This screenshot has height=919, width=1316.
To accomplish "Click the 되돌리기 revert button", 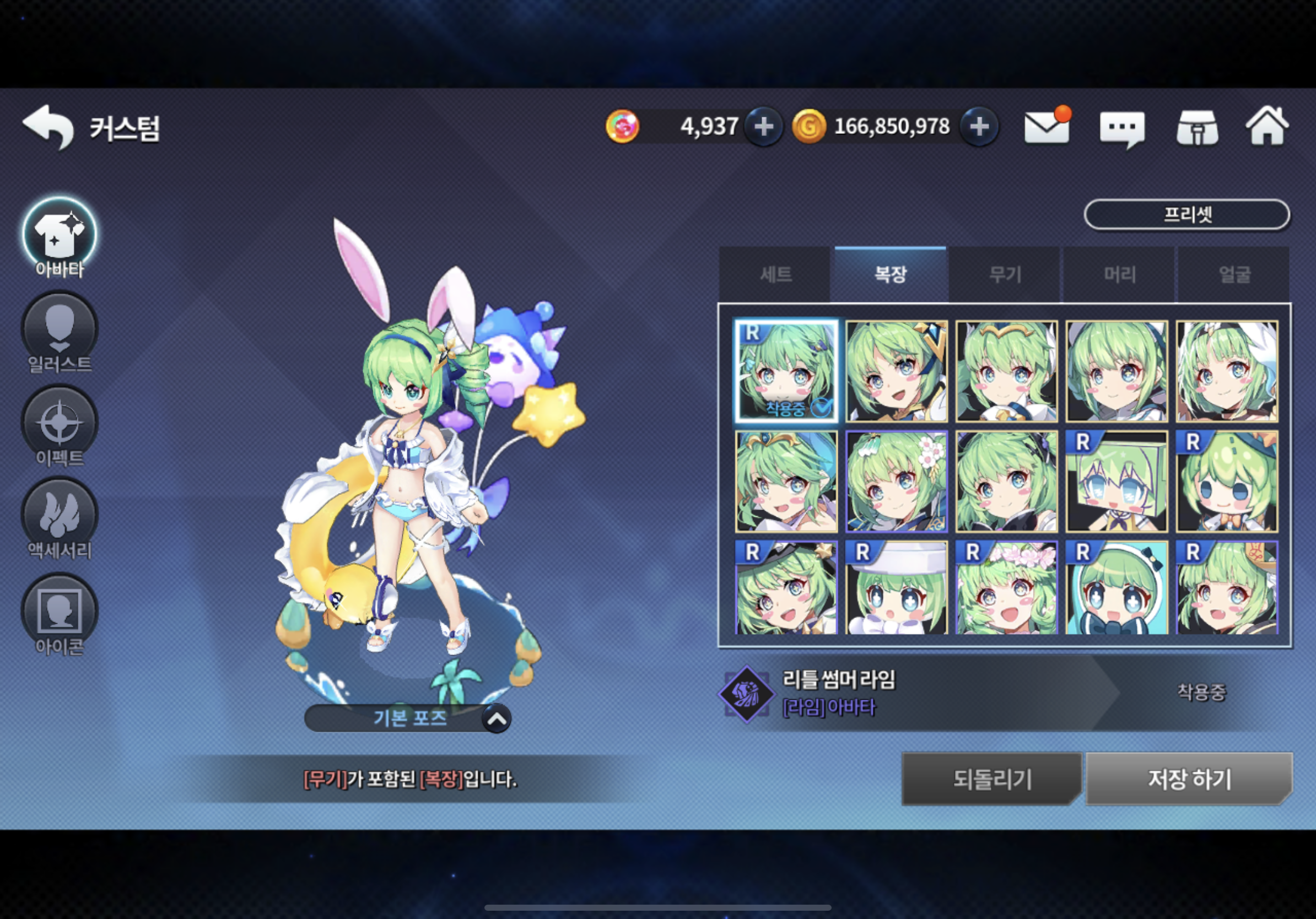I will pos(991,779).
